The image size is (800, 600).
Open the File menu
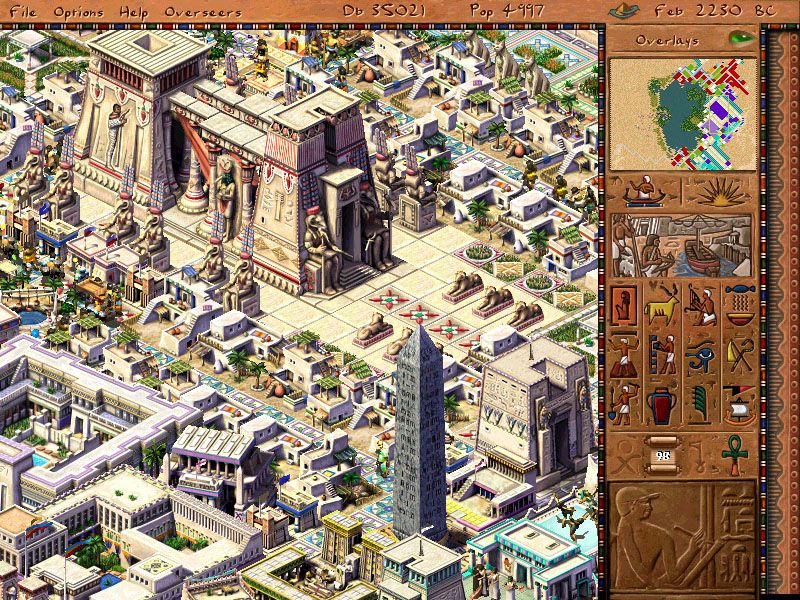click(x=19, y=10)
